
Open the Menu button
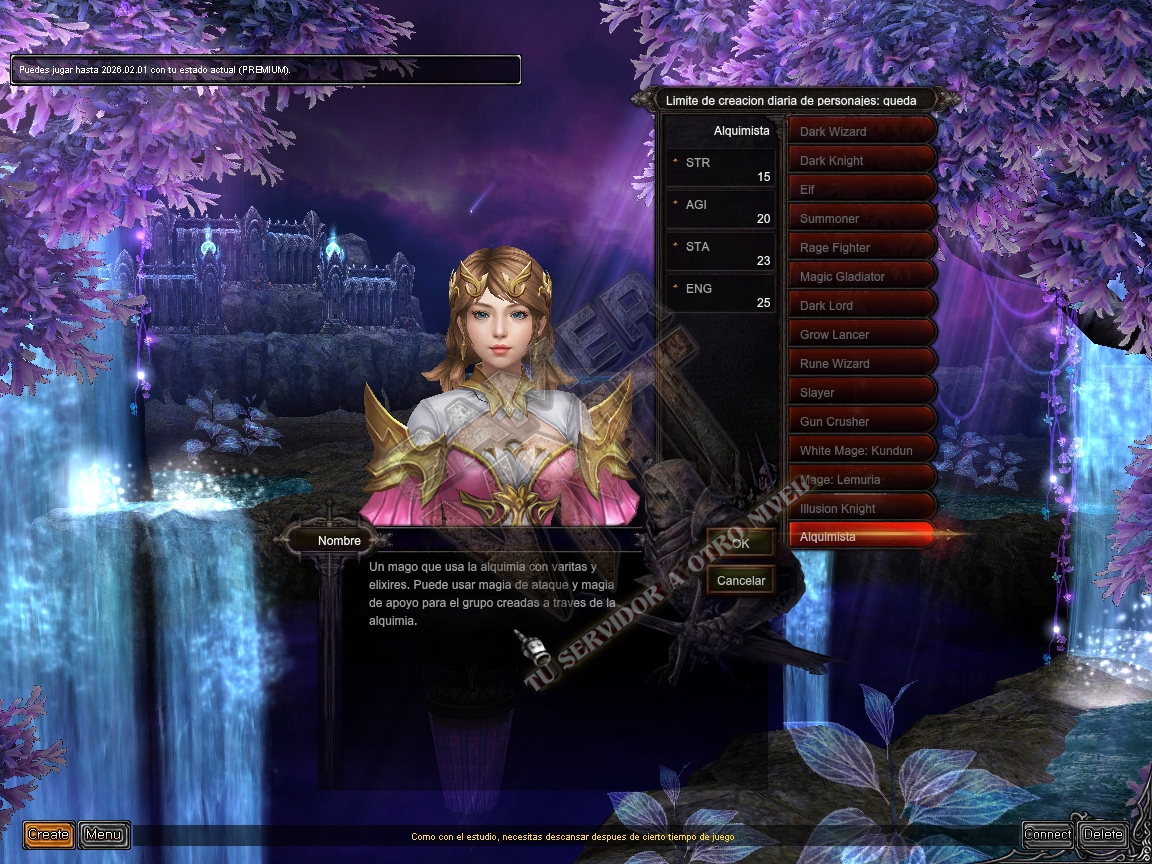click(103, 834)
